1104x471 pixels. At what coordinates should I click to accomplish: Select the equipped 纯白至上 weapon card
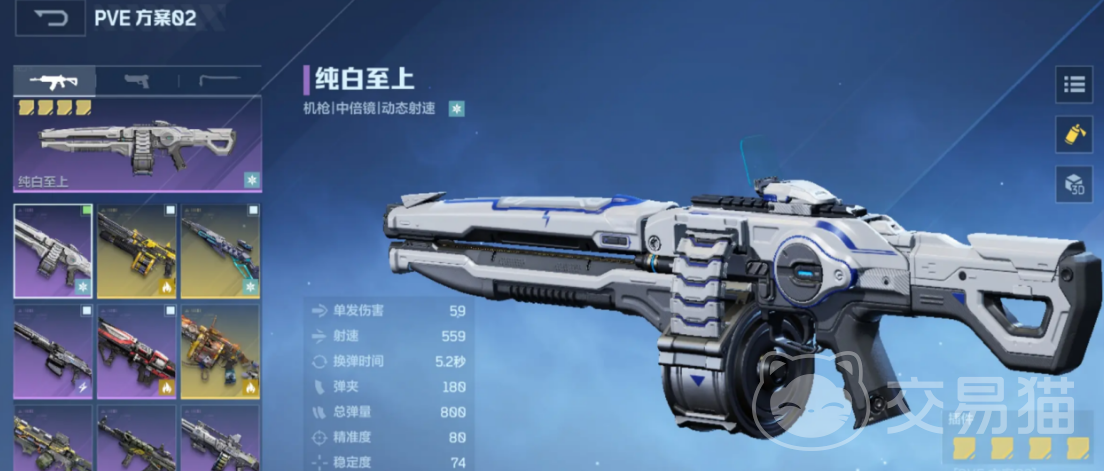pos(137,145)
